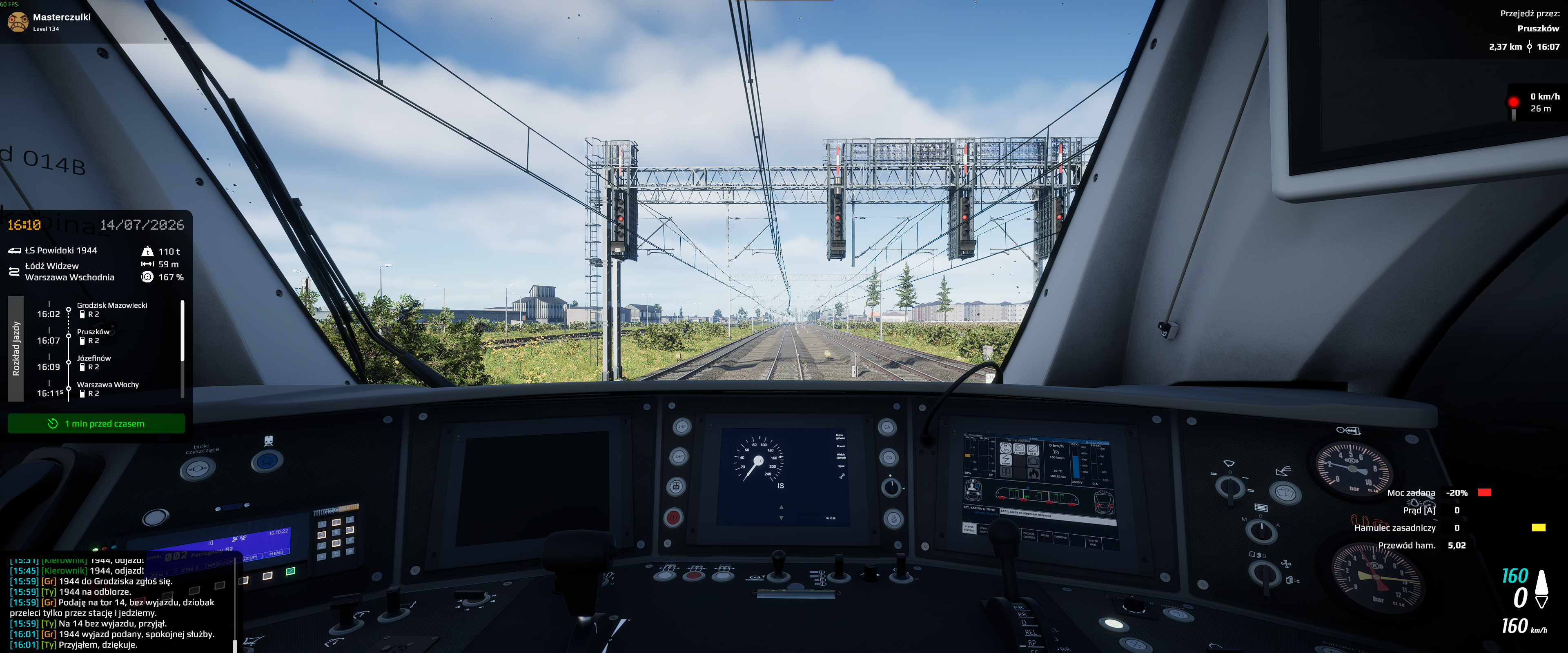The image size is (1568, 653).
Task: Select the Grodzisk Mazowiecki timetable row
Action: pos(111,309)
